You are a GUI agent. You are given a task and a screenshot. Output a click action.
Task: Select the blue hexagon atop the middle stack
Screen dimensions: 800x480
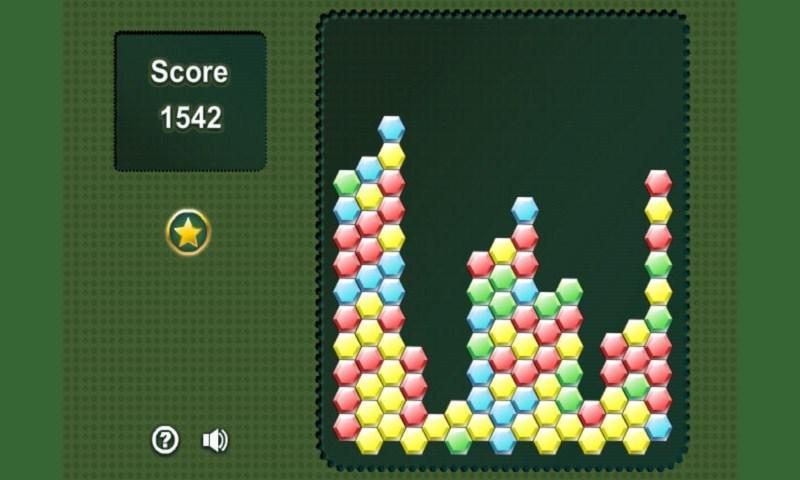(525, 210)
